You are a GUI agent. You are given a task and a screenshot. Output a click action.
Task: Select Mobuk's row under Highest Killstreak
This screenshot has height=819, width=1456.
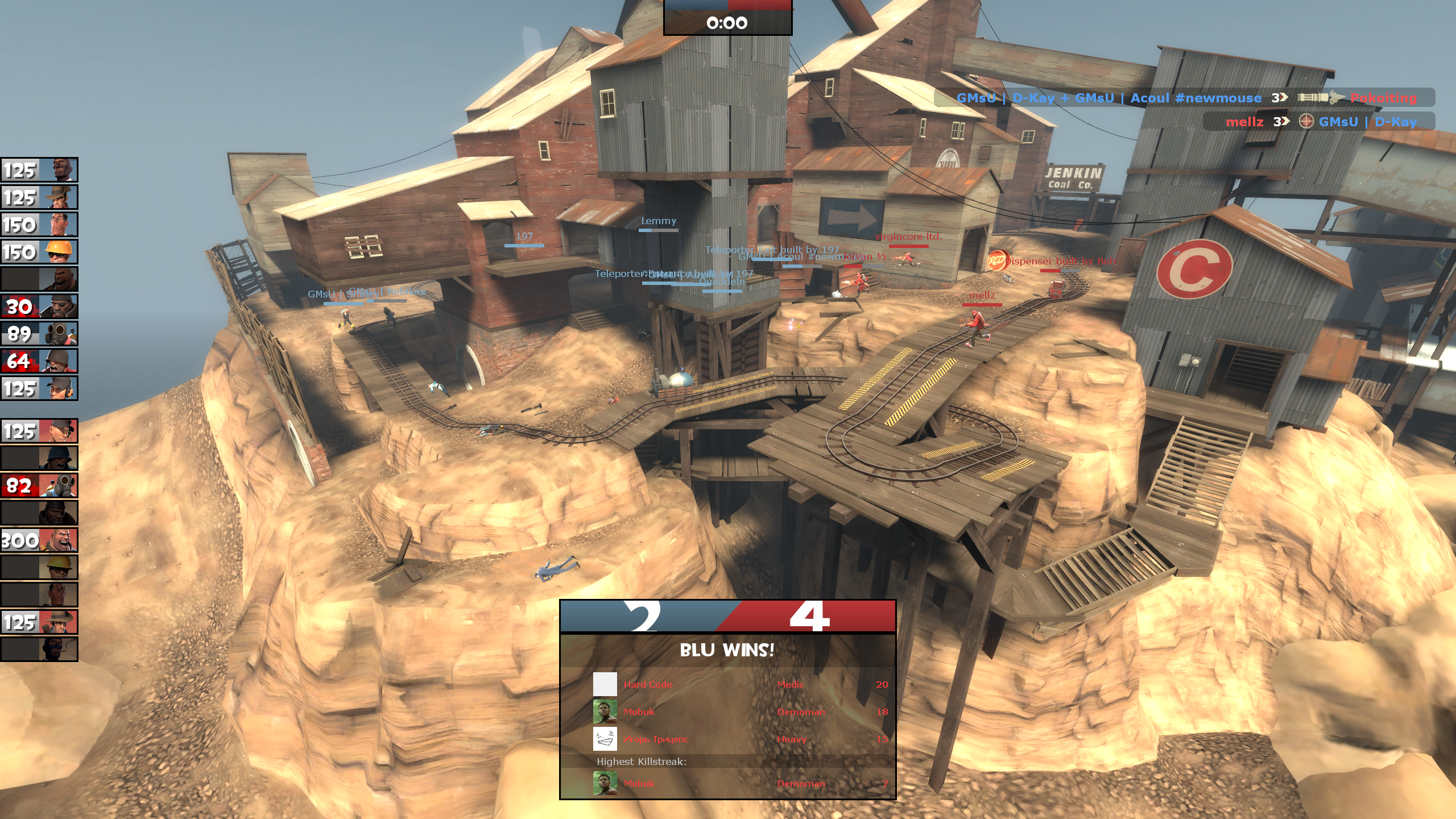tap(739, 783)
